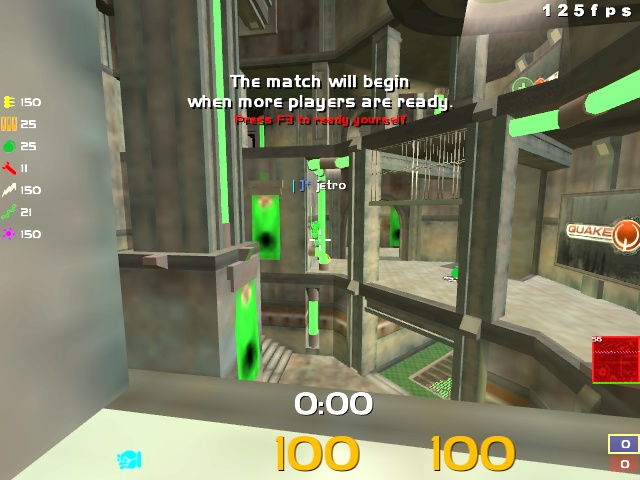Click the cyan gauntlet fist icon
This screenshot has width=640, height=480.
pyautogui.click(x=129, y=459)
